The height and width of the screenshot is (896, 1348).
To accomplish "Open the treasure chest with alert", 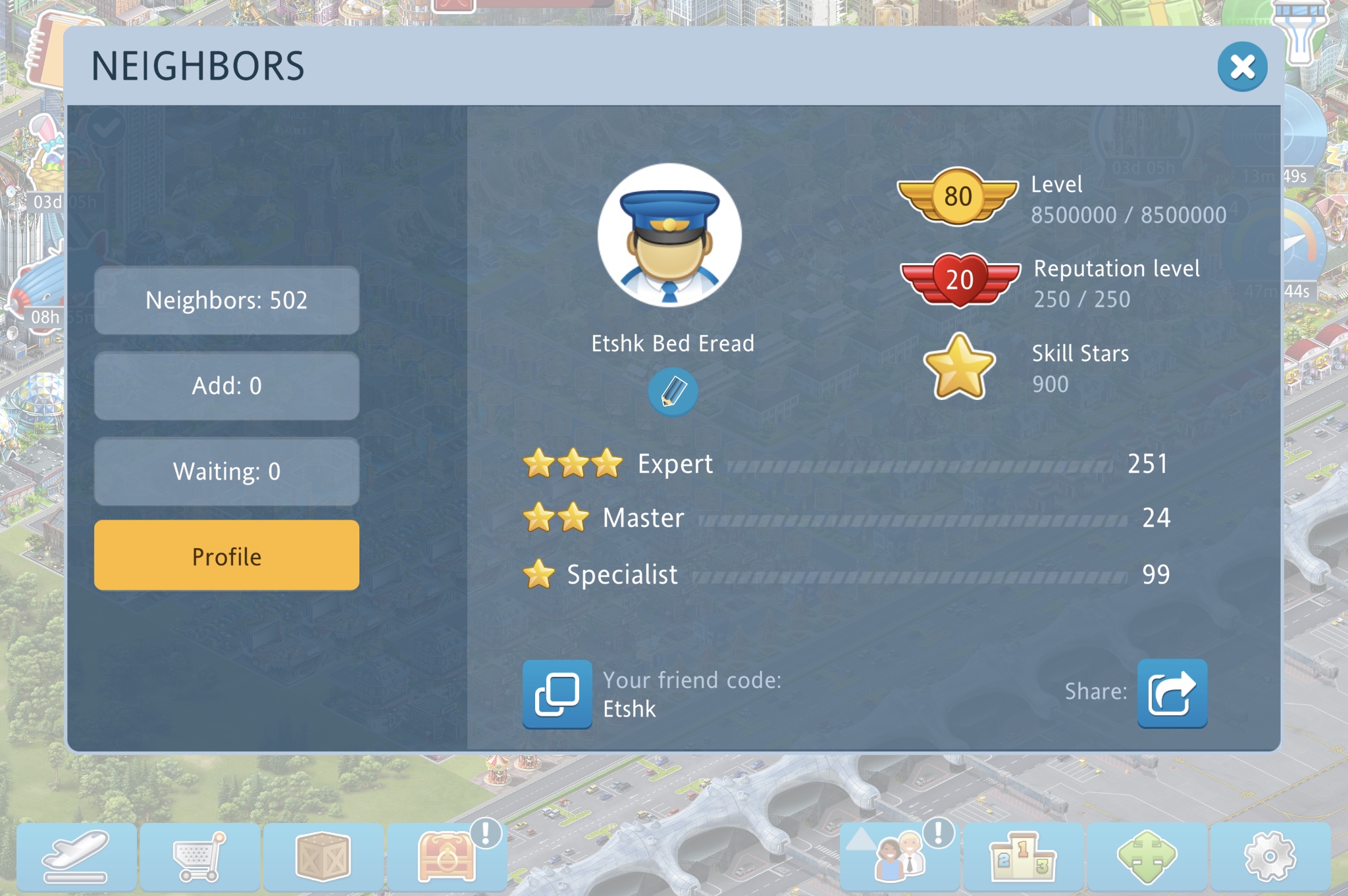I will coord(447,857).
